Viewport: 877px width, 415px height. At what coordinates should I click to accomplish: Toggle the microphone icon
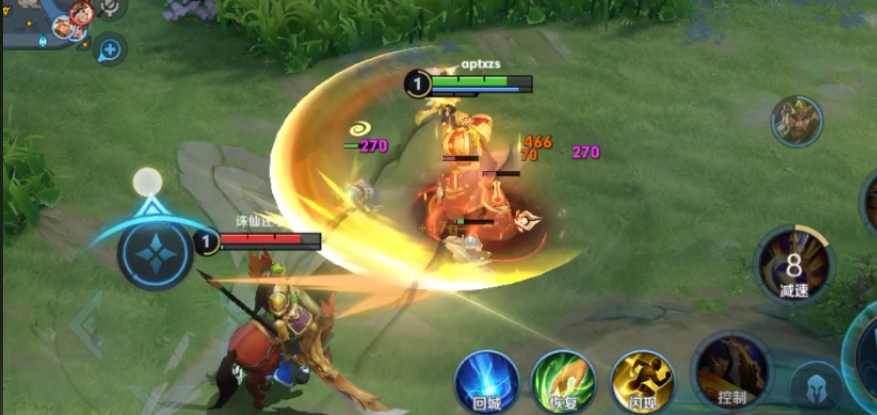tap(110, 8)
